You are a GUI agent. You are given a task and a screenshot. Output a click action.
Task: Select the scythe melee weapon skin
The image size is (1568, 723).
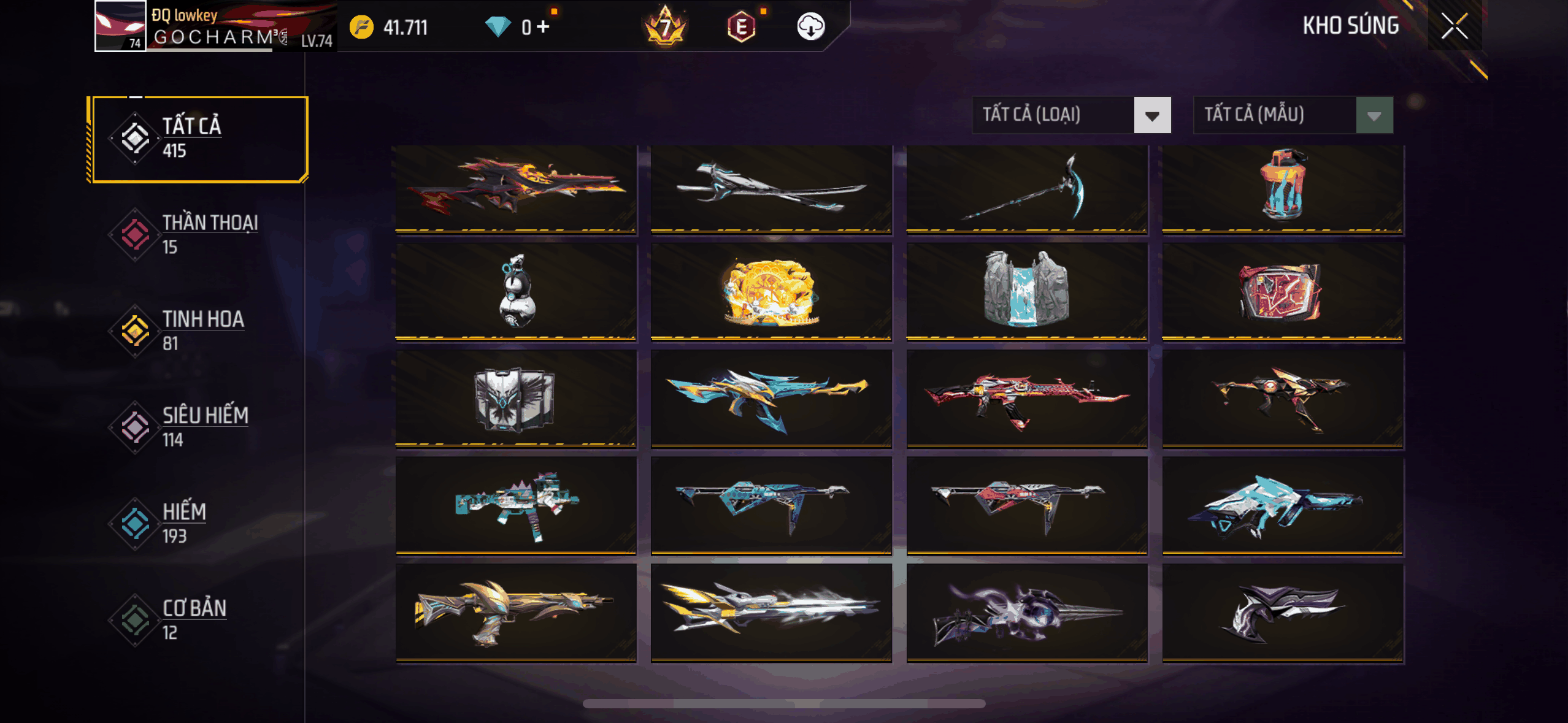pos(1026,189)
